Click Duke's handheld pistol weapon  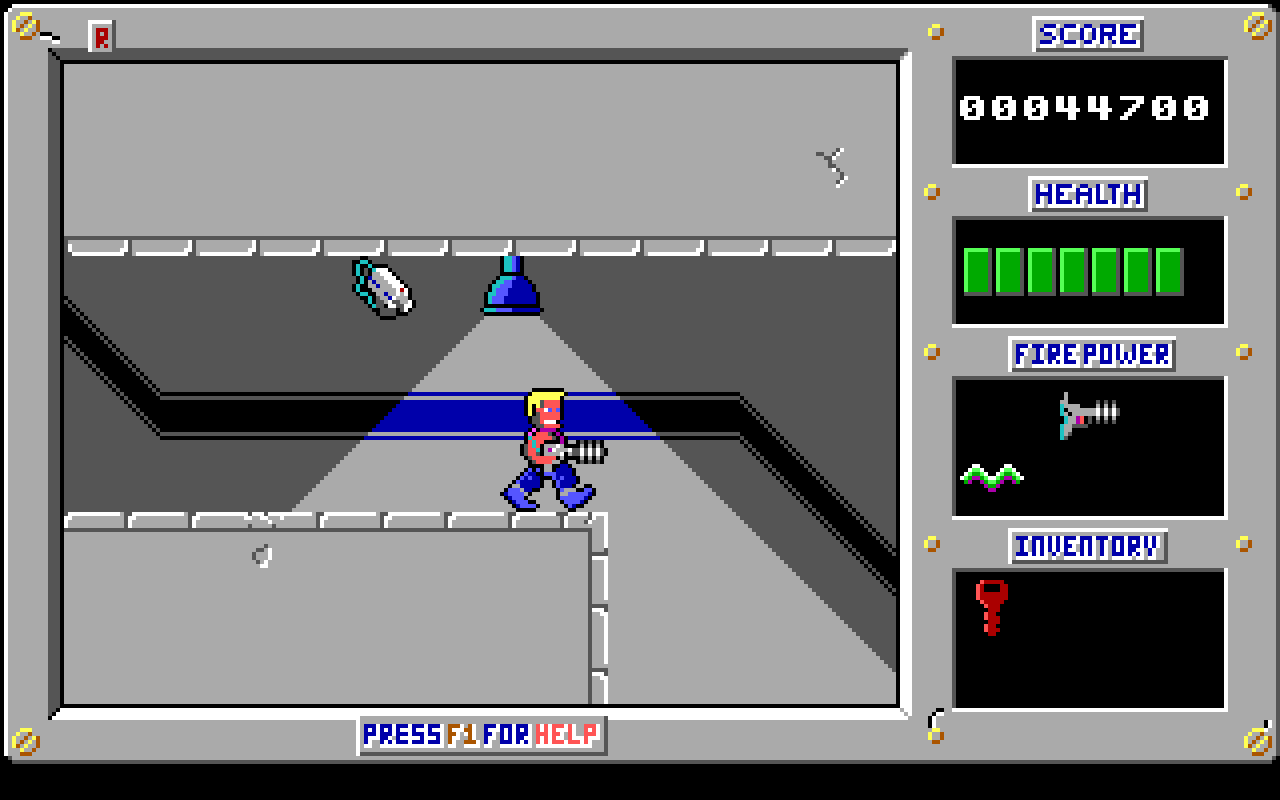[585, 452]
